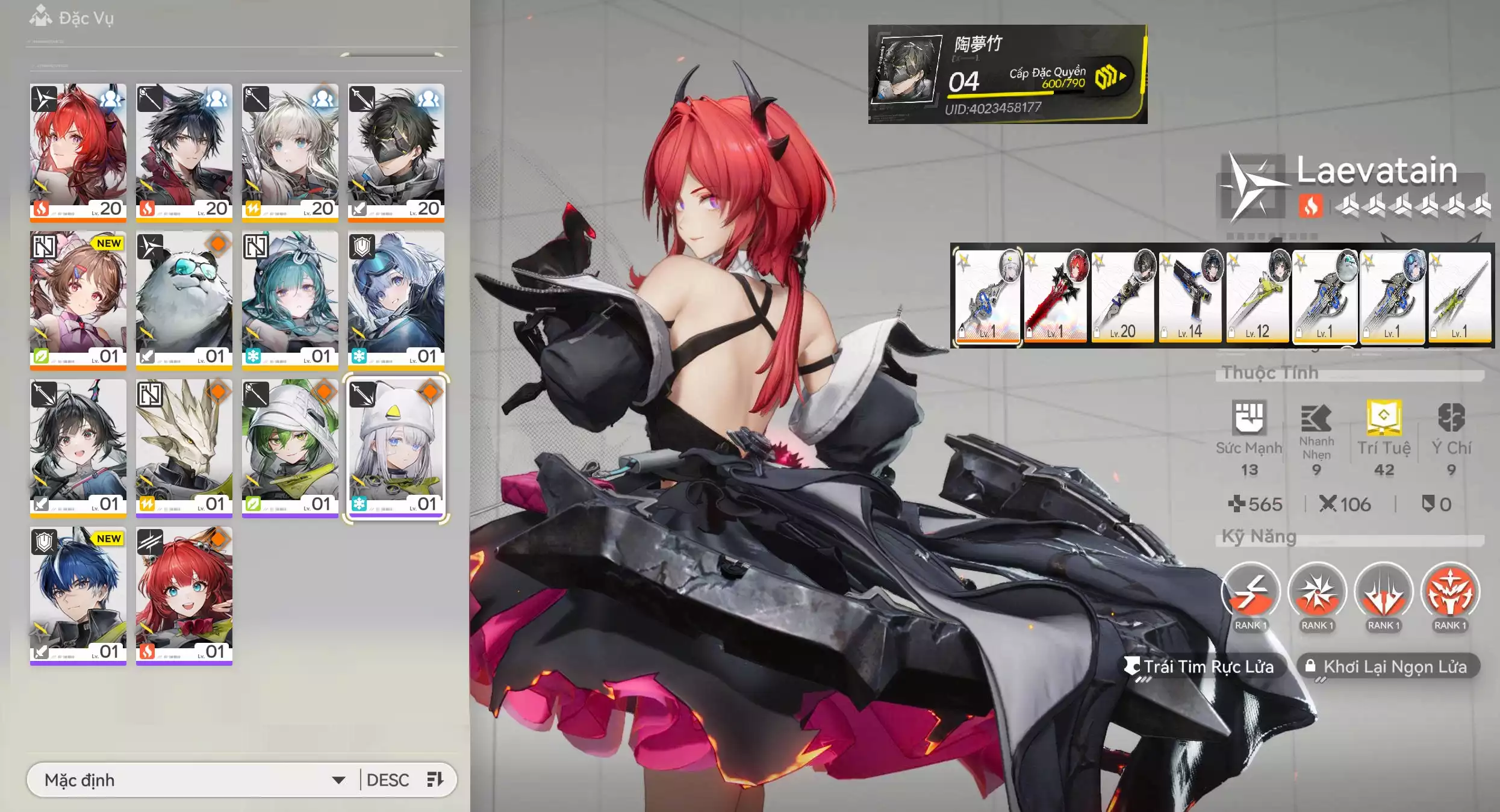Pick the brown-haired girl card marked NEW

(78, 299)
